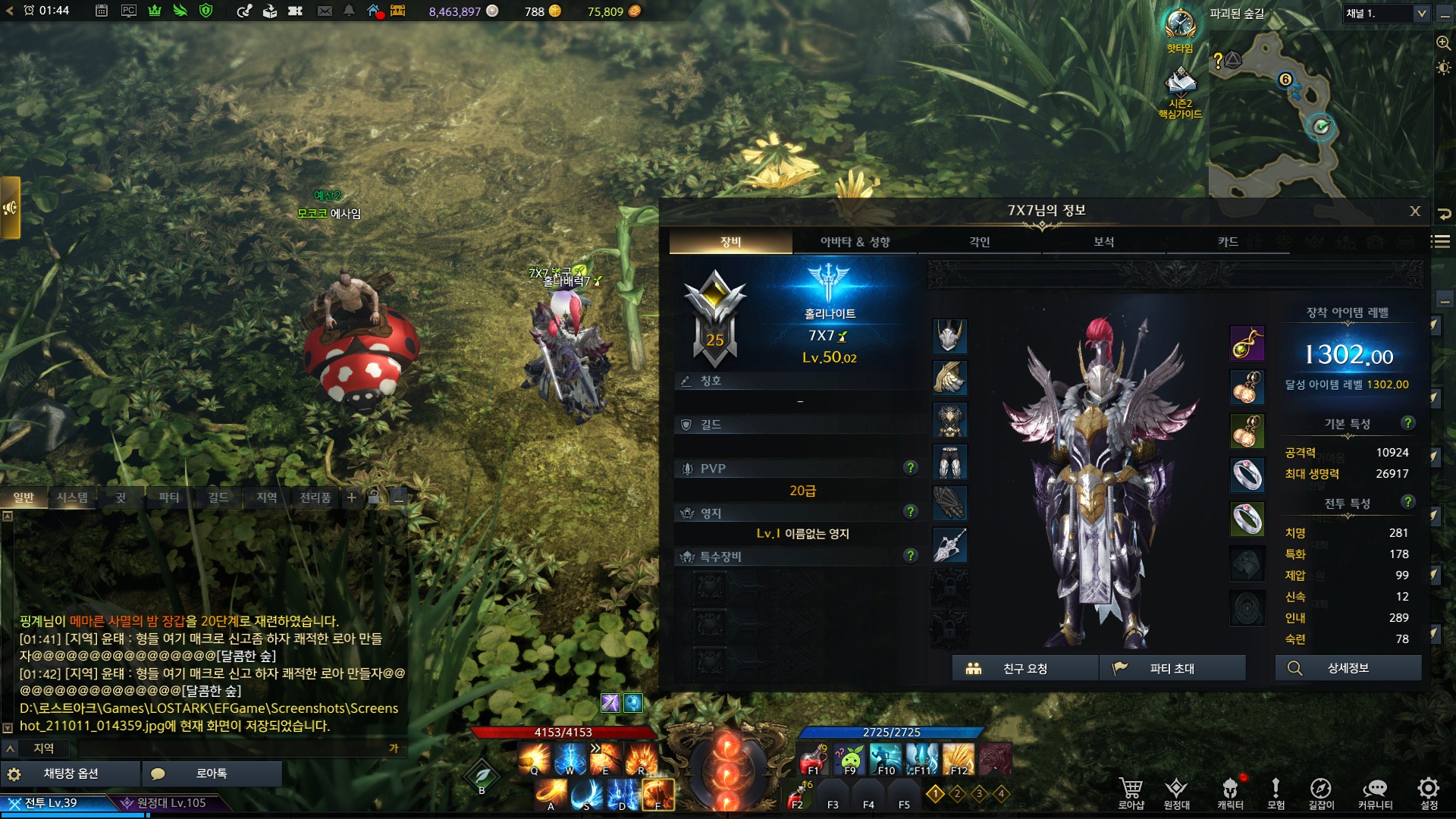Open 채팅창 옵션 chat options

(71, 773)
